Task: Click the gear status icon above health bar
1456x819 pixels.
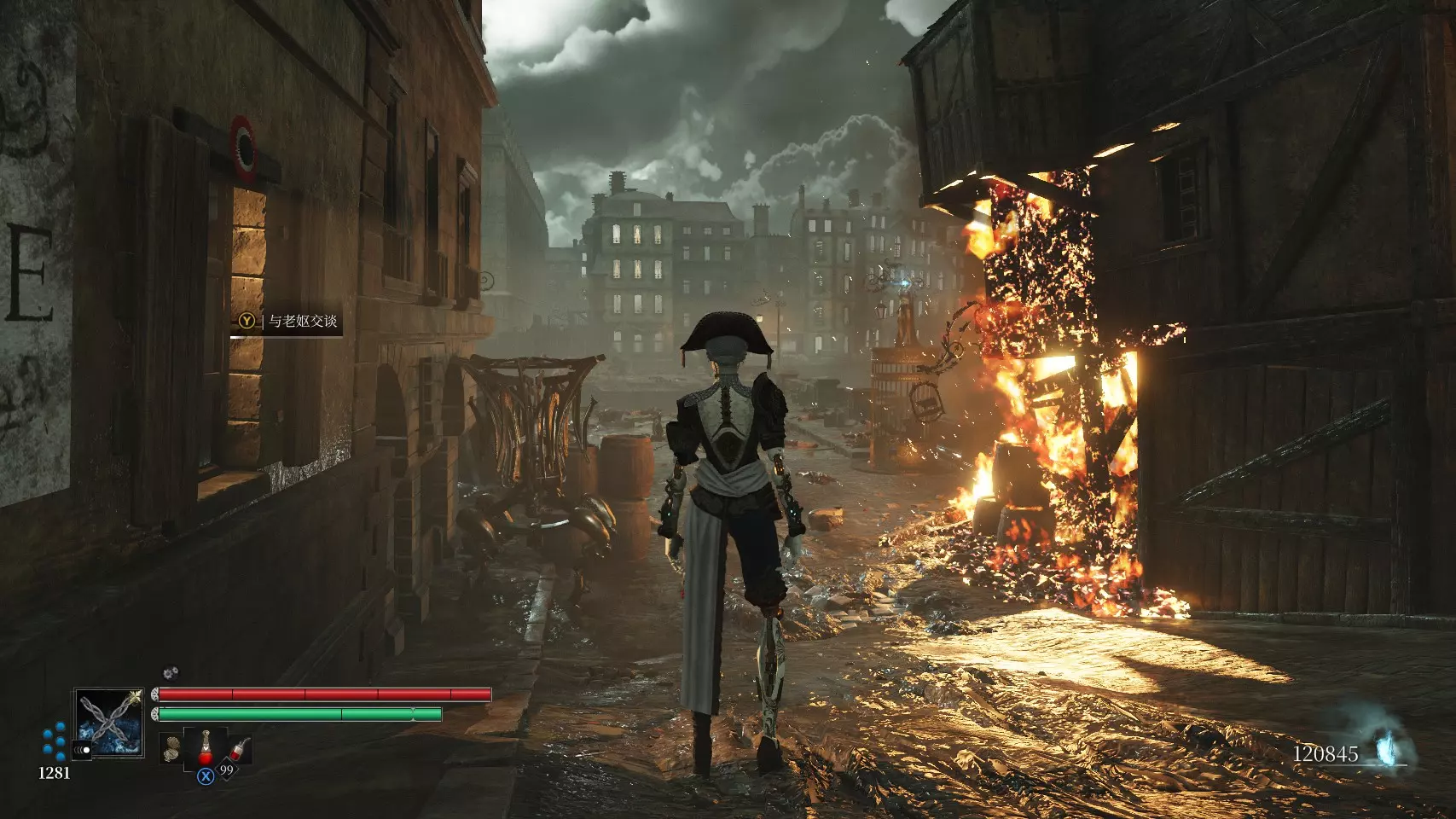Action: 170,674
